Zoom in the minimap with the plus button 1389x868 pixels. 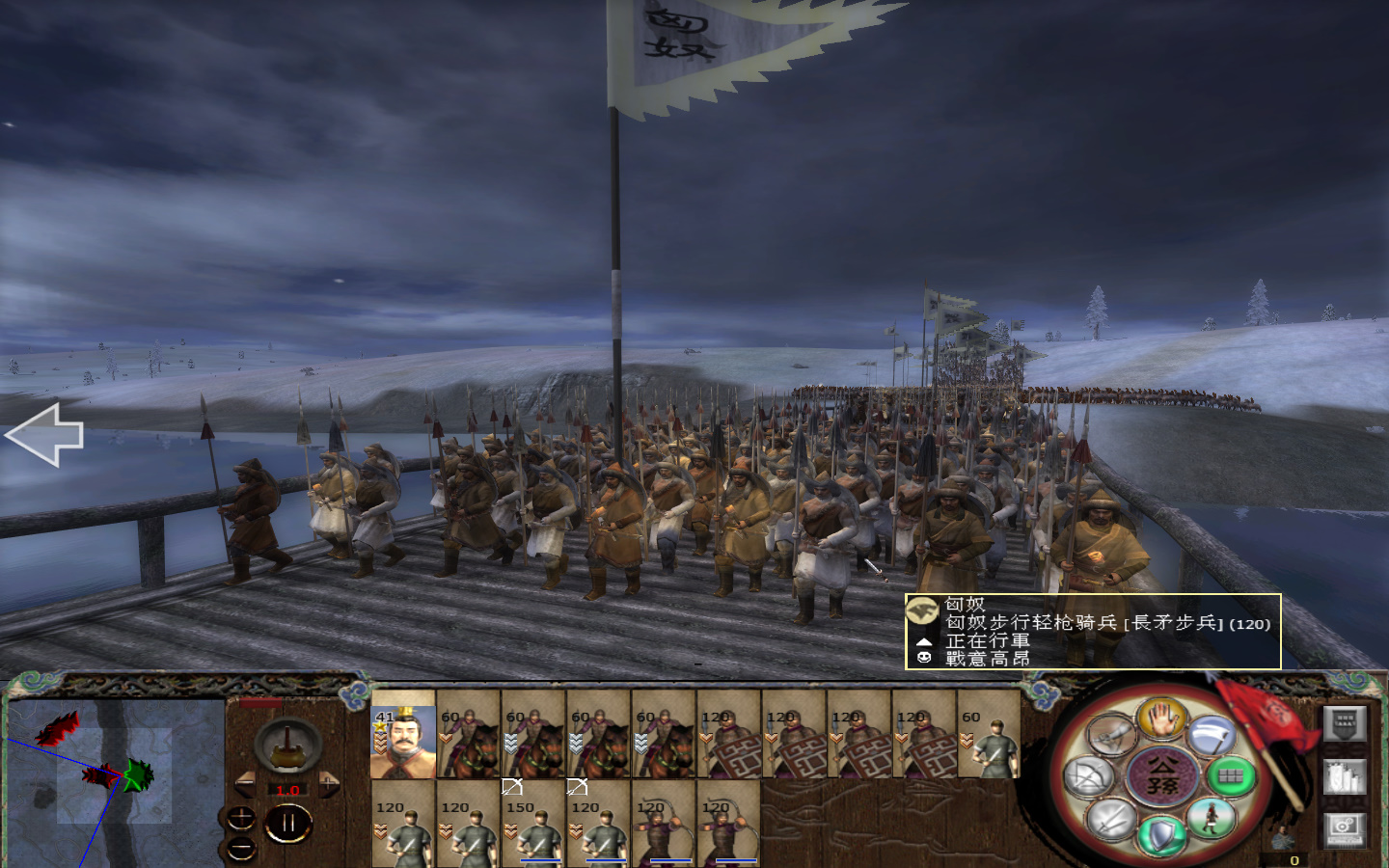pos(240,818)
